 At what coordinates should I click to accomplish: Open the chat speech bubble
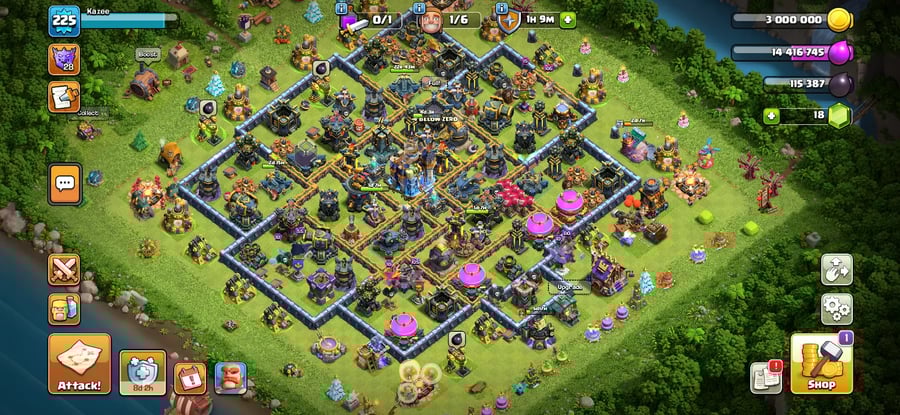65,184
